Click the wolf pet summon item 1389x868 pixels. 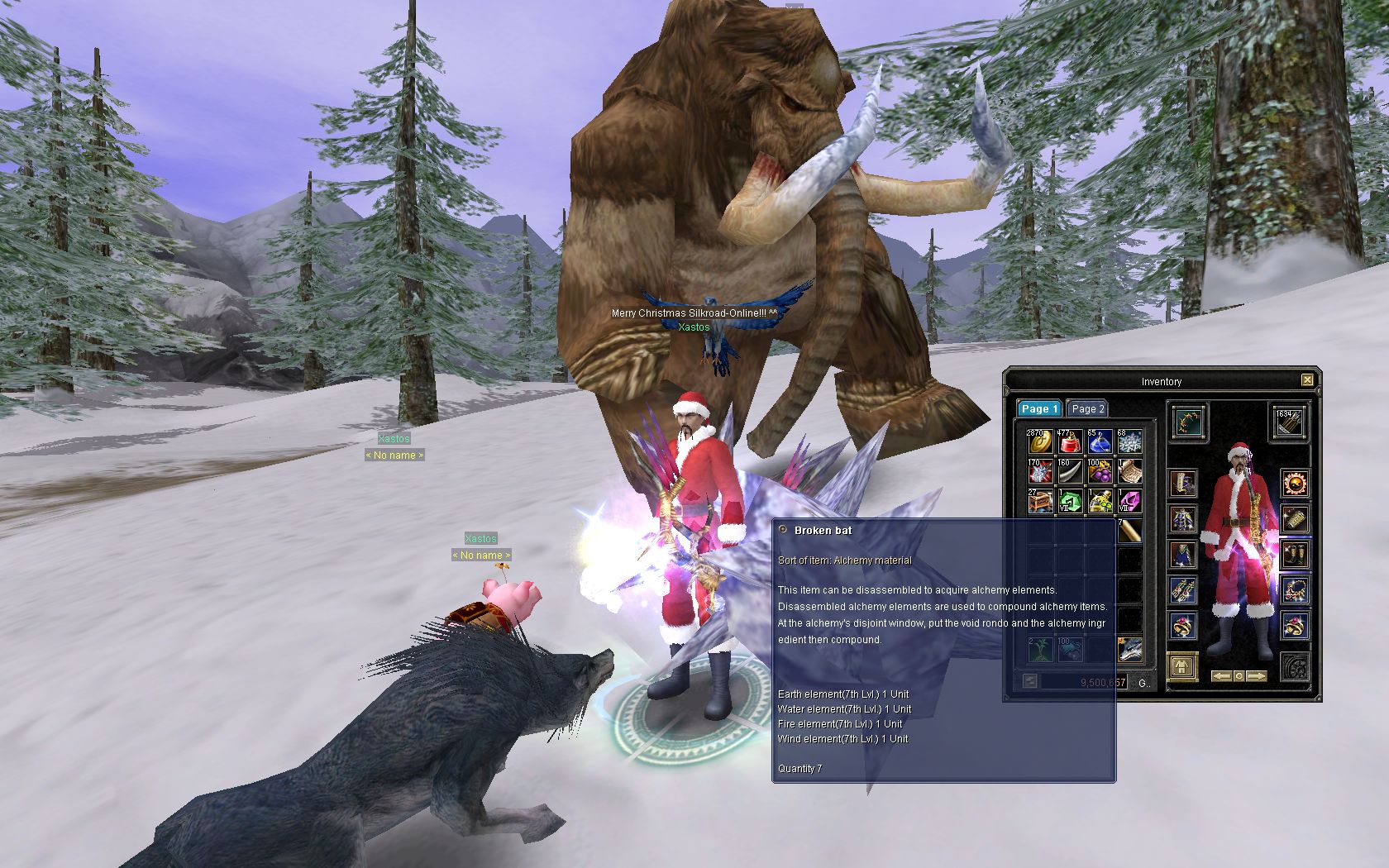coord(1129,650)
